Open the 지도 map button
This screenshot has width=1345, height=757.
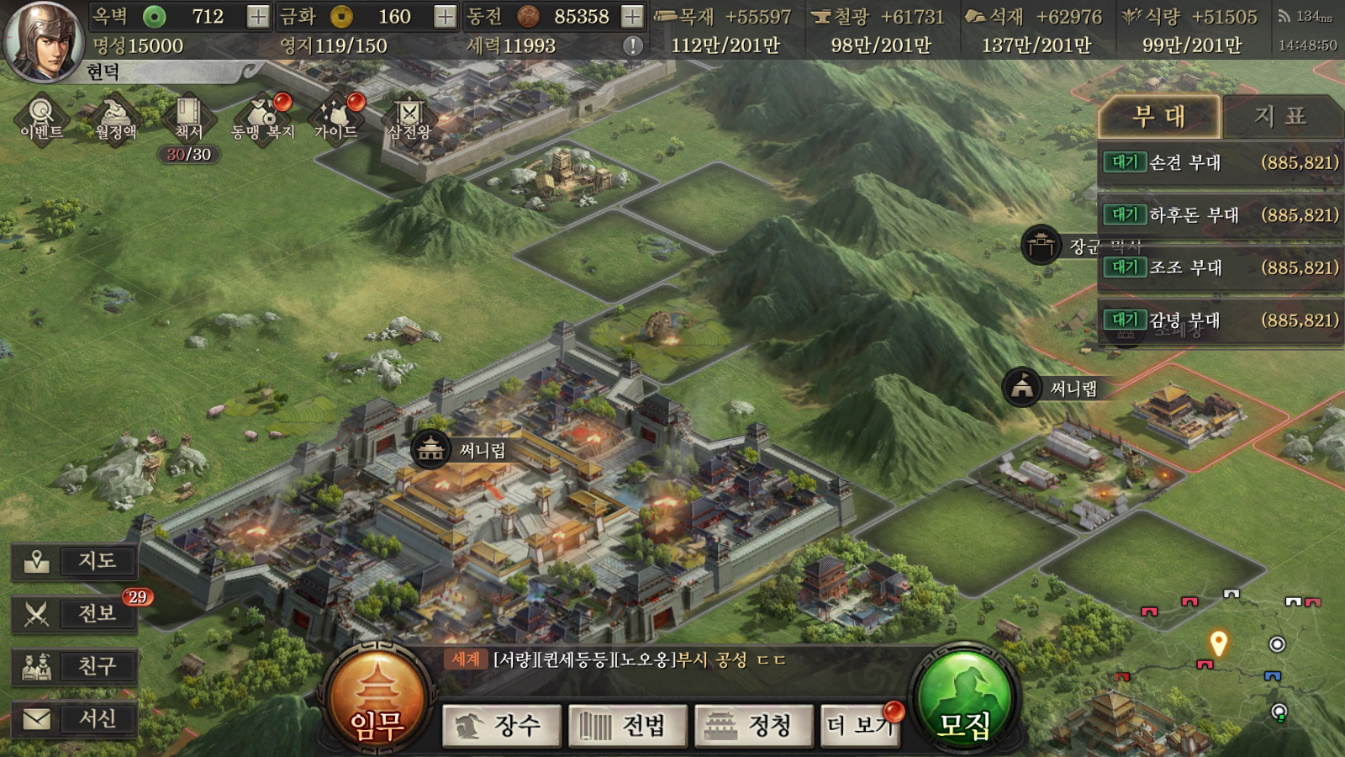pos(75,561)
